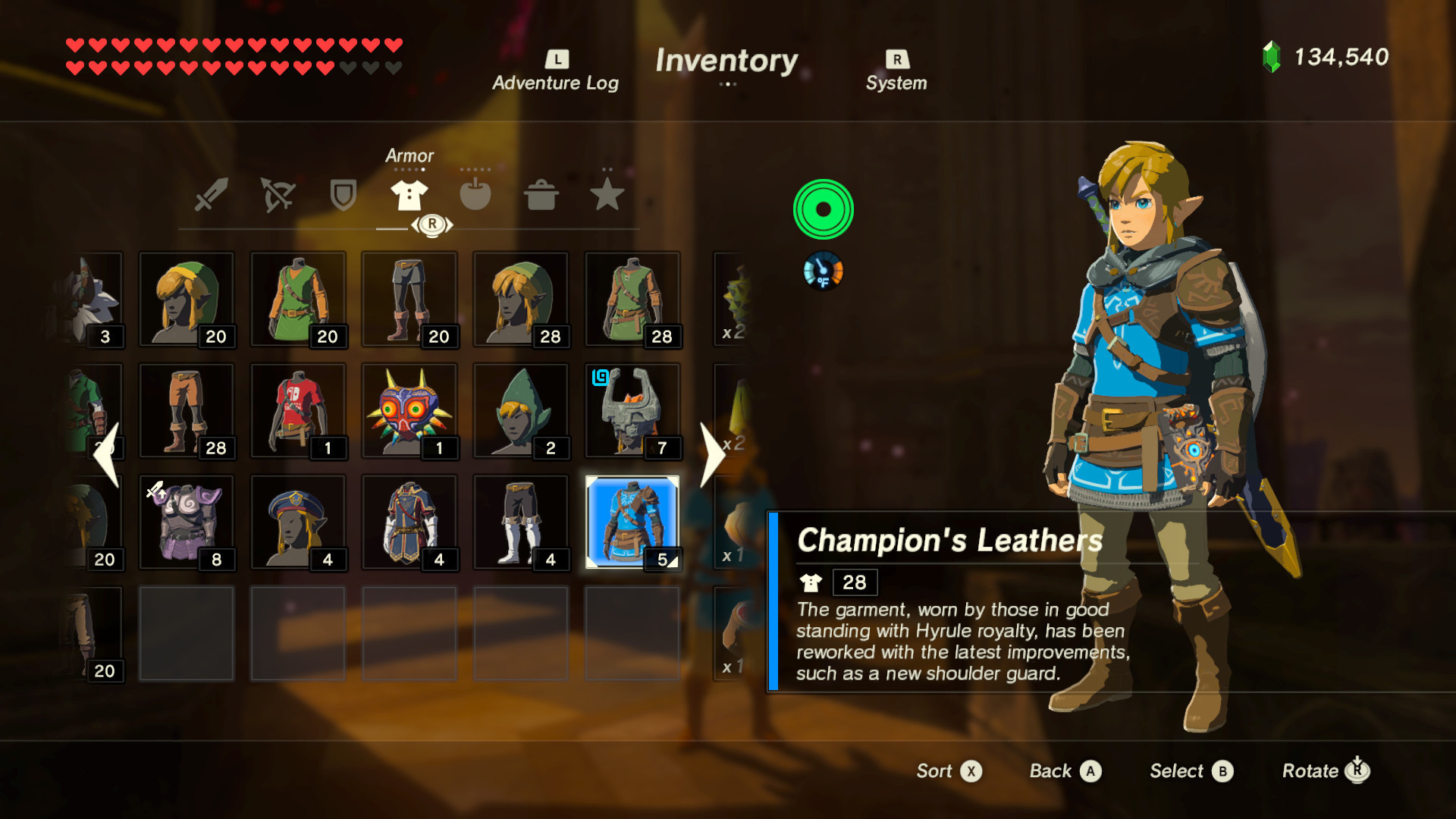
Task: Click the left arrow for previous page
Action: (x=108, y=455)
